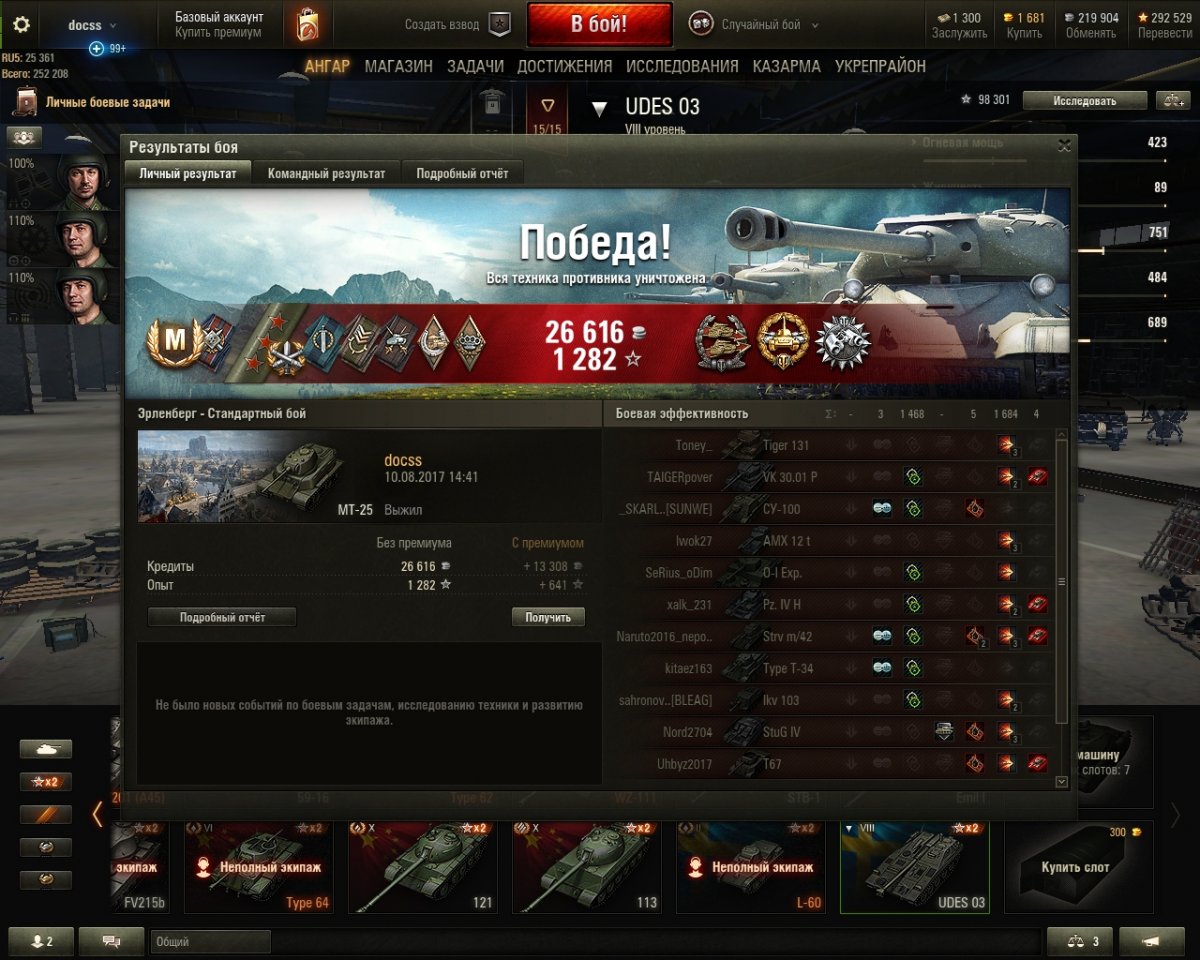Screen dimensions: 1200x960
Task: Click the Общий chat input field
Action: click(210, 942)
